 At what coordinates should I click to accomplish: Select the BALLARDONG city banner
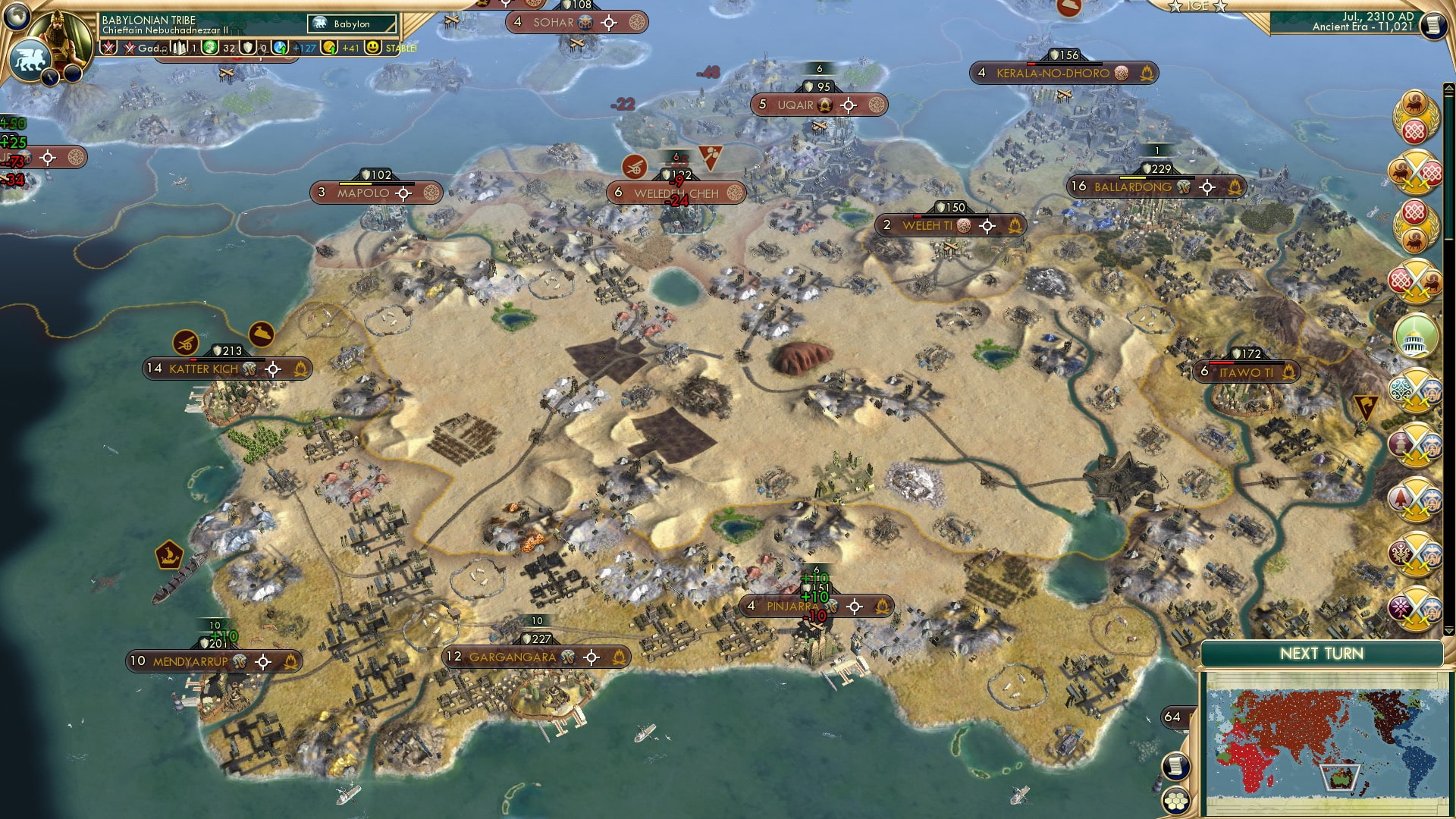click(1139, 186)
